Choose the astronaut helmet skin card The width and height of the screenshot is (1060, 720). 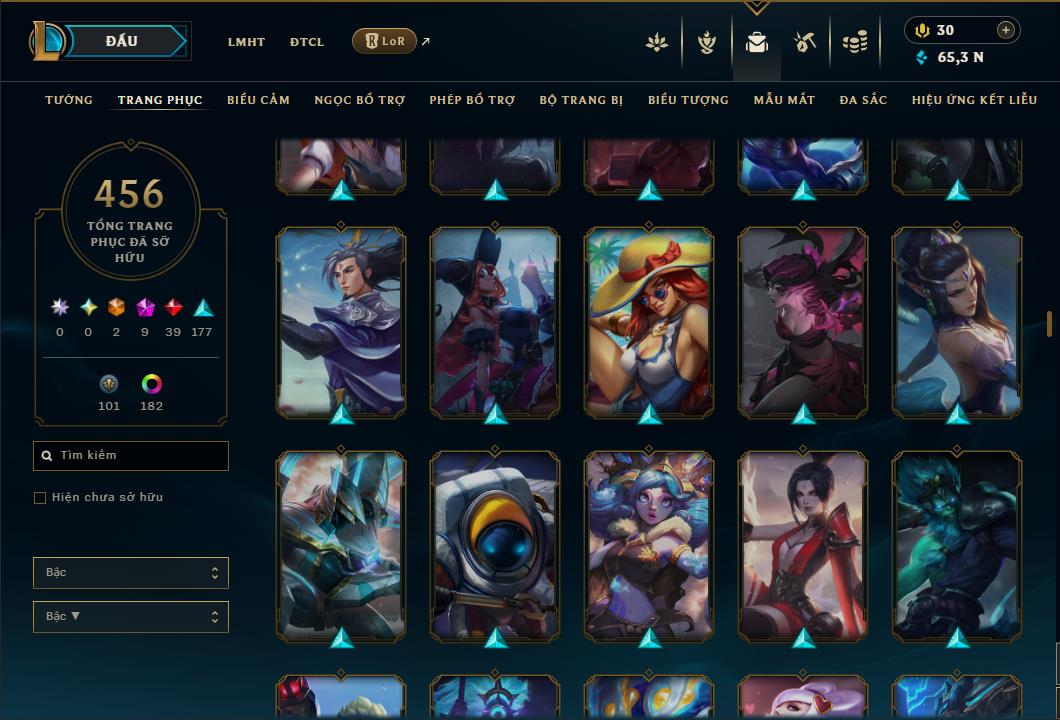pos(495,545)
